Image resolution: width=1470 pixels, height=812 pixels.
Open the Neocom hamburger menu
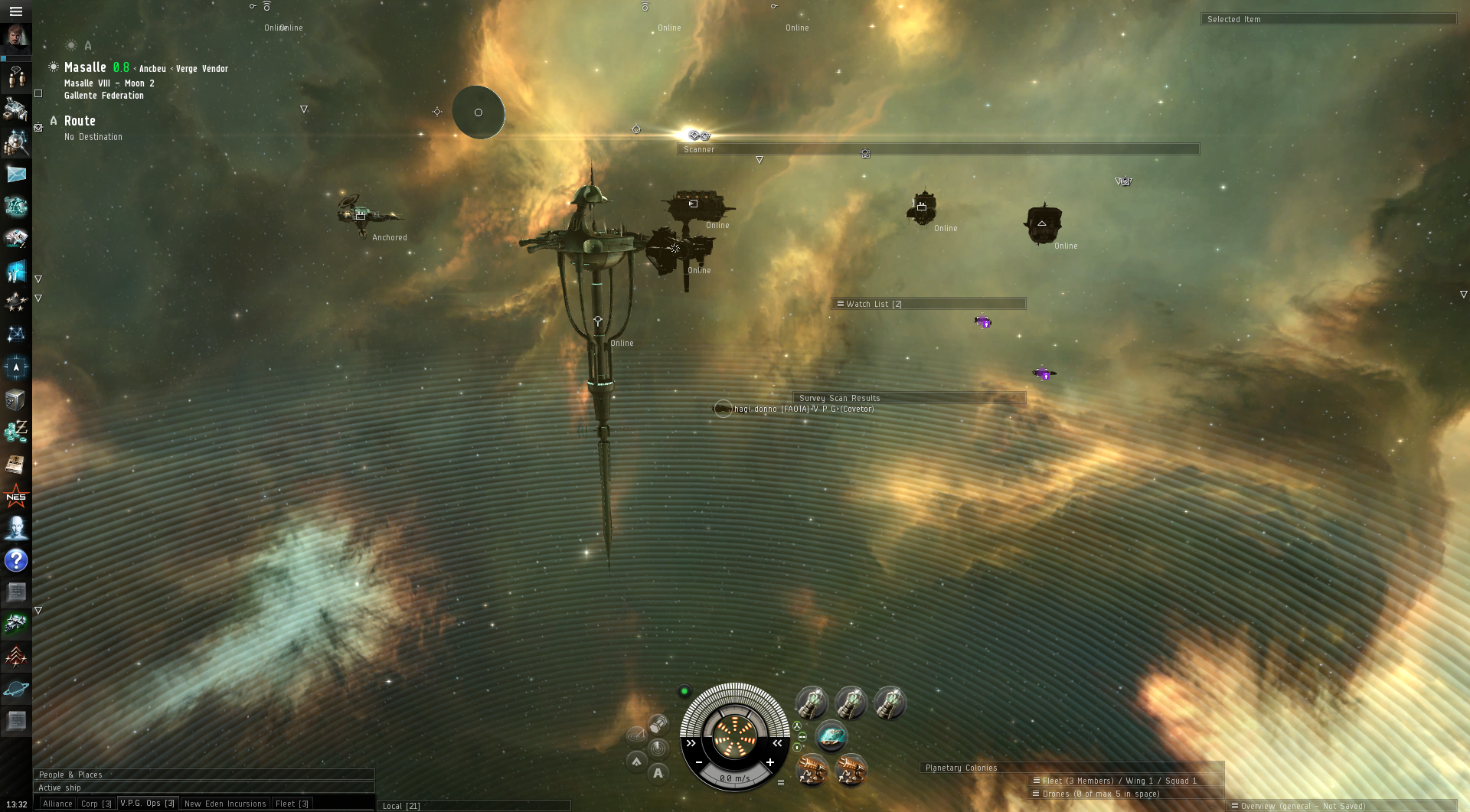pyautogui.click(x=15, y=11)
